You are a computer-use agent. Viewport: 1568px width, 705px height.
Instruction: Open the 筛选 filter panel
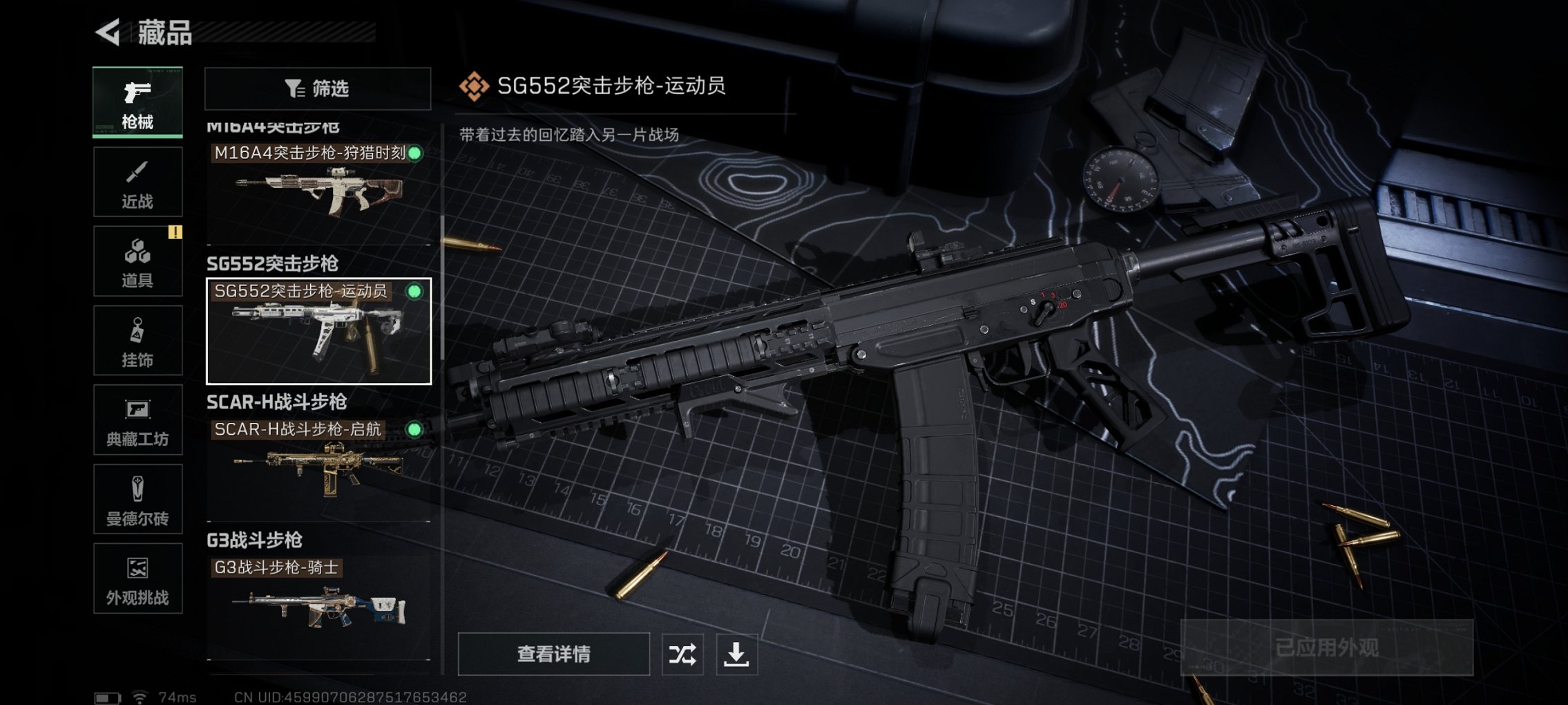tap(320, 88)
